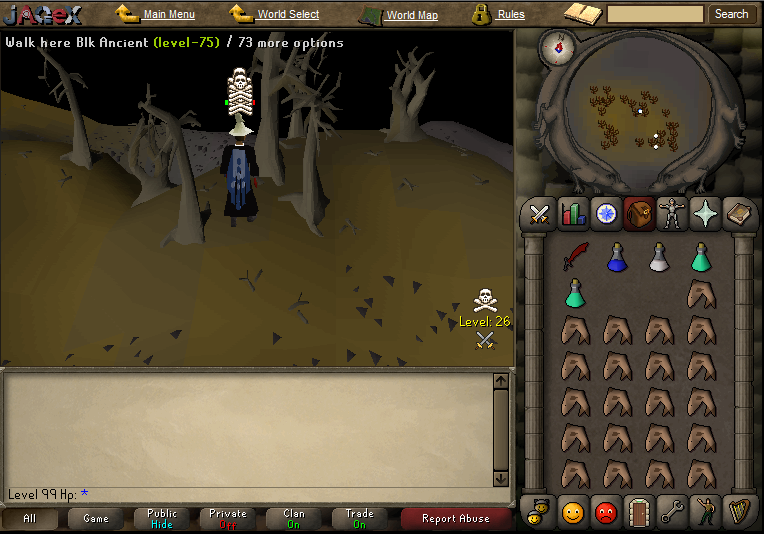The height and width of the screenshot is (534, 764).
Task: Select the blue potion in inventory
Action: coord(617,257)
